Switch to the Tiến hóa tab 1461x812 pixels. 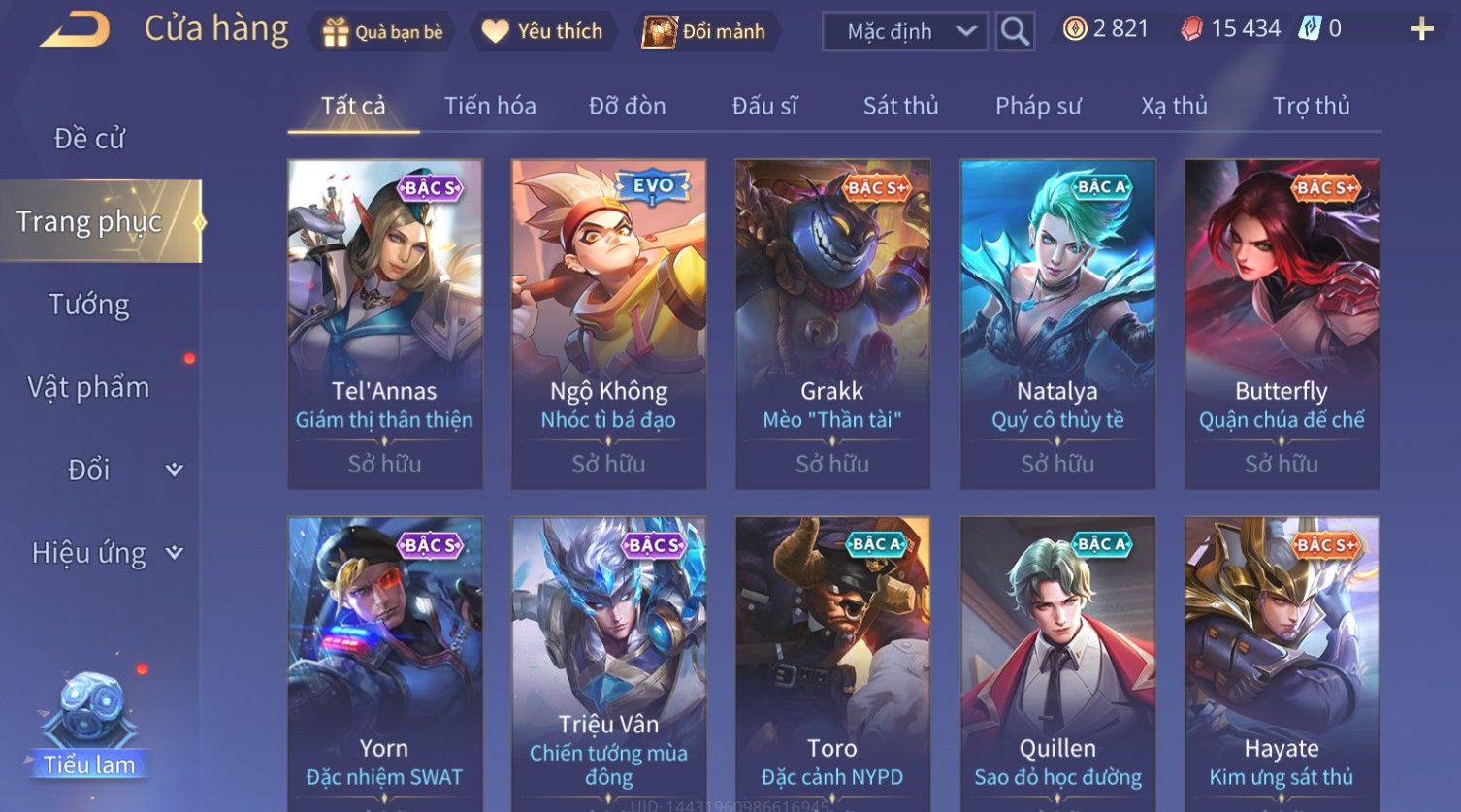pyautogui.click(x=490, y=106)
